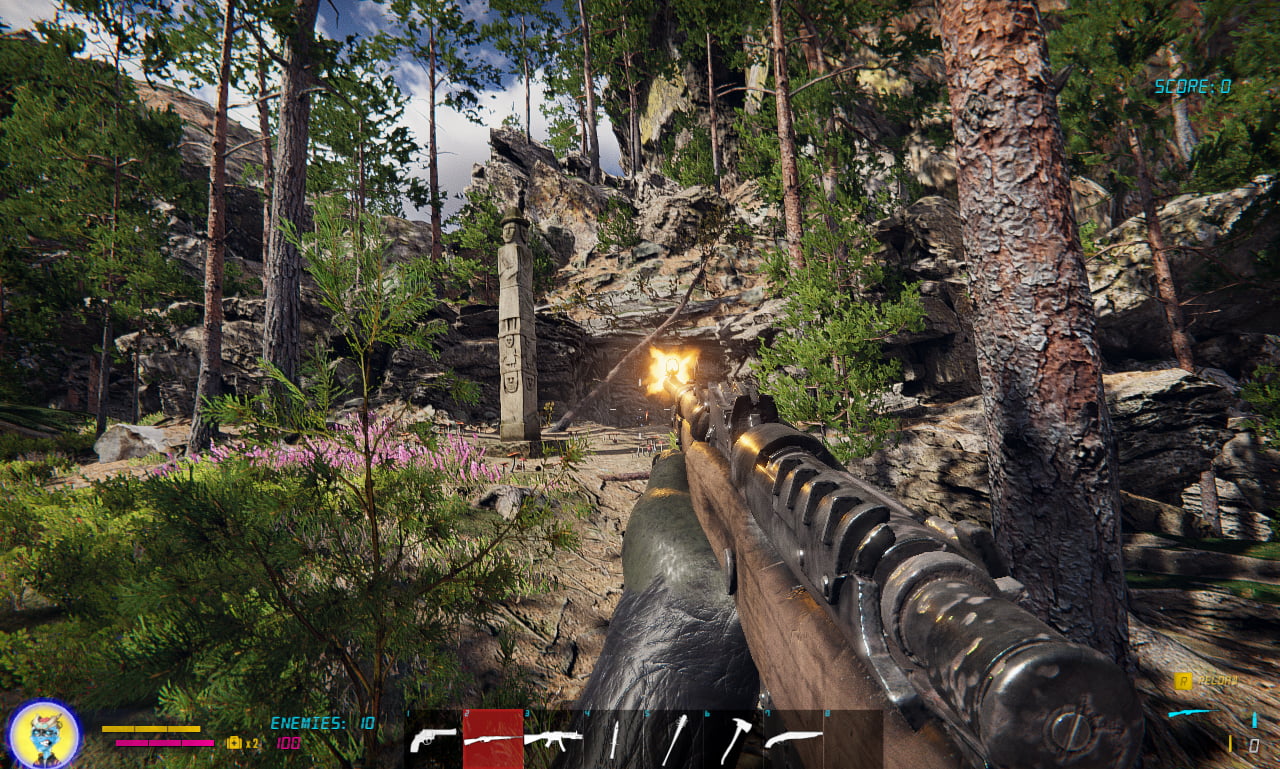Select the spiked baseball bat slot
The height and width of the screenshot is (769, 1280).
pos(674,740)
